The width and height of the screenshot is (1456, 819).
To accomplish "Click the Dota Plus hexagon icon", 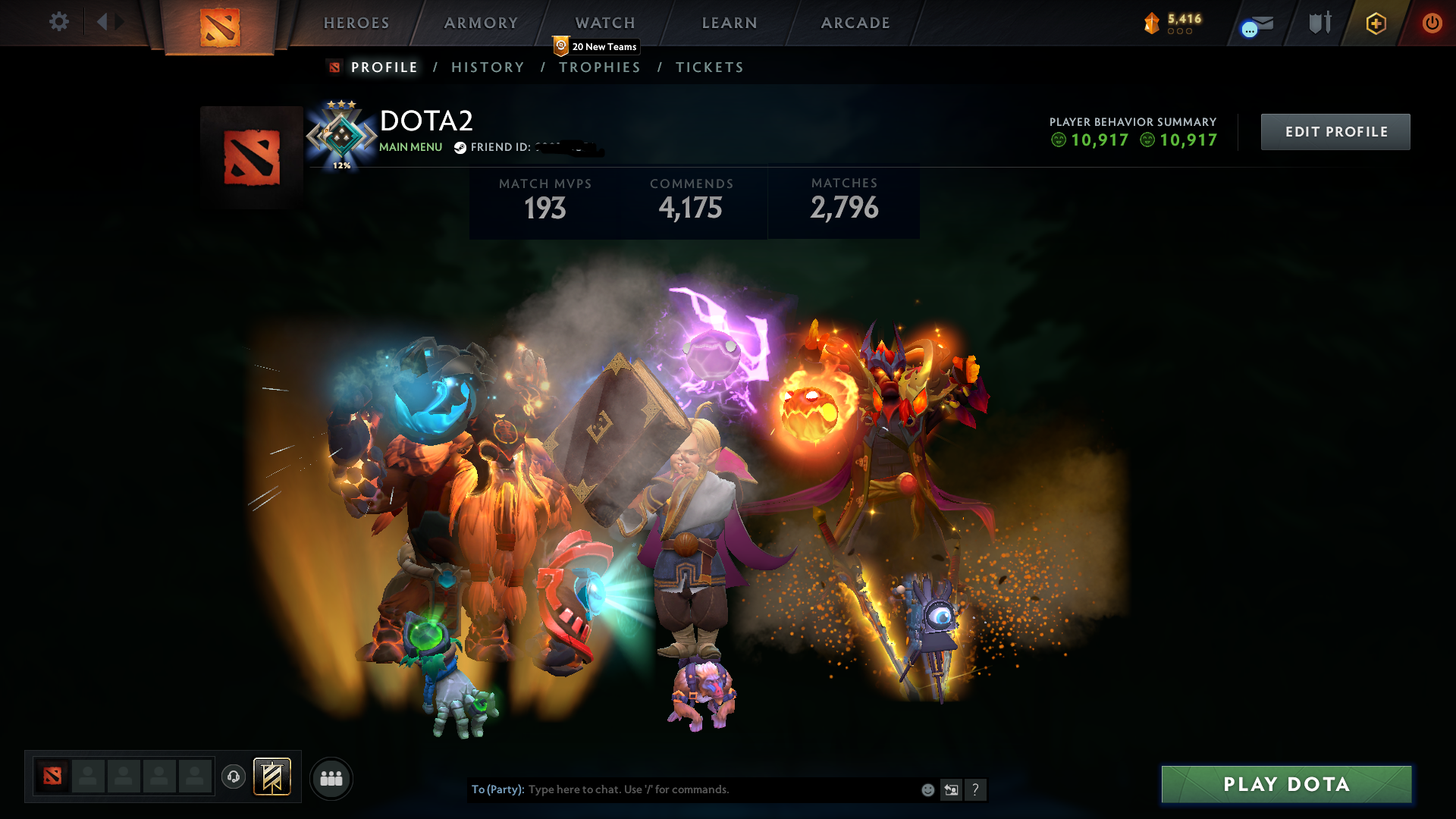I will pyautogui.click(x=1375, y=23).
